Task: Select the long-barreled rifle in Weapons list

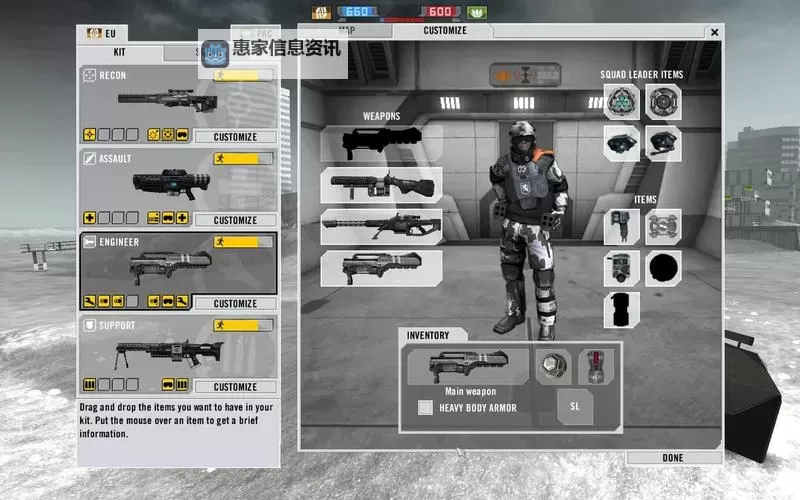Action: (381, 226)
